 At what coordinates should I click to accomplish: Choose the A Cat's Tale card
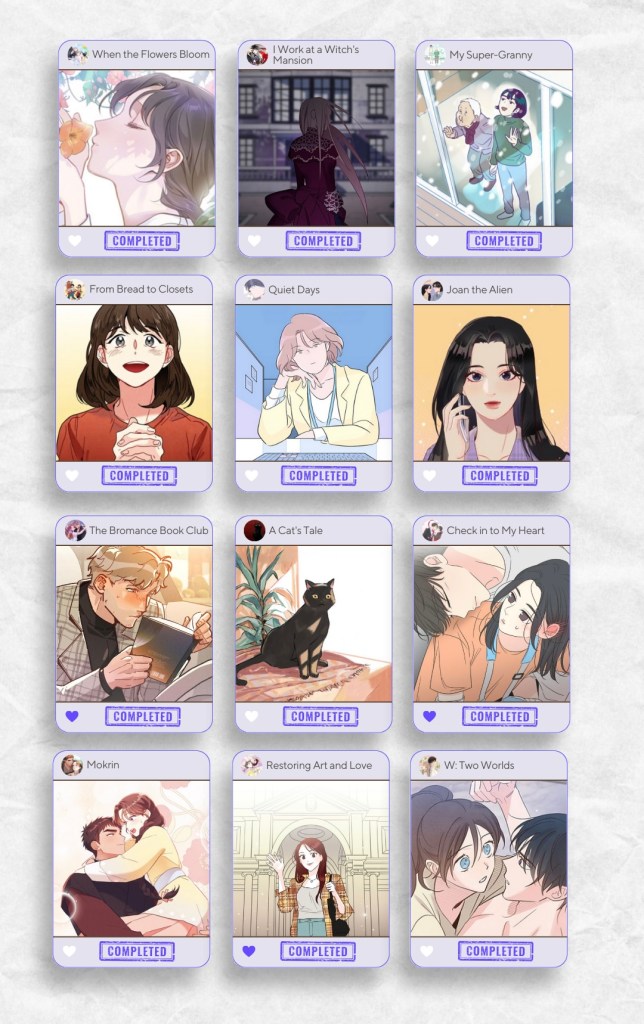pyautogui.click(x=313, y=623)
